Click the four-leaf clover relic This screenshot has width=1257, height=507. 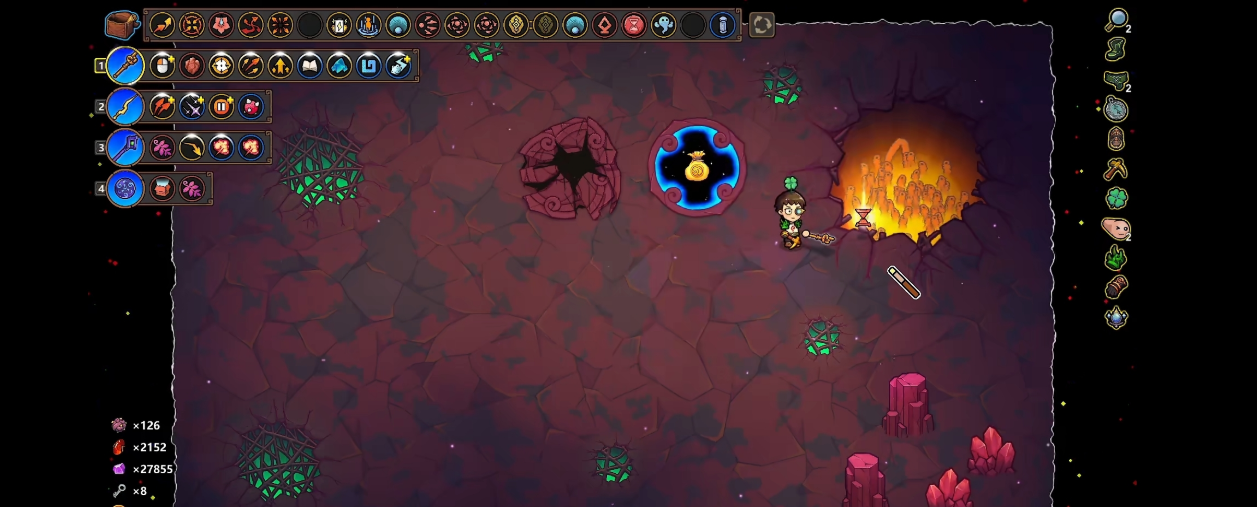[x=1116, y=198]
